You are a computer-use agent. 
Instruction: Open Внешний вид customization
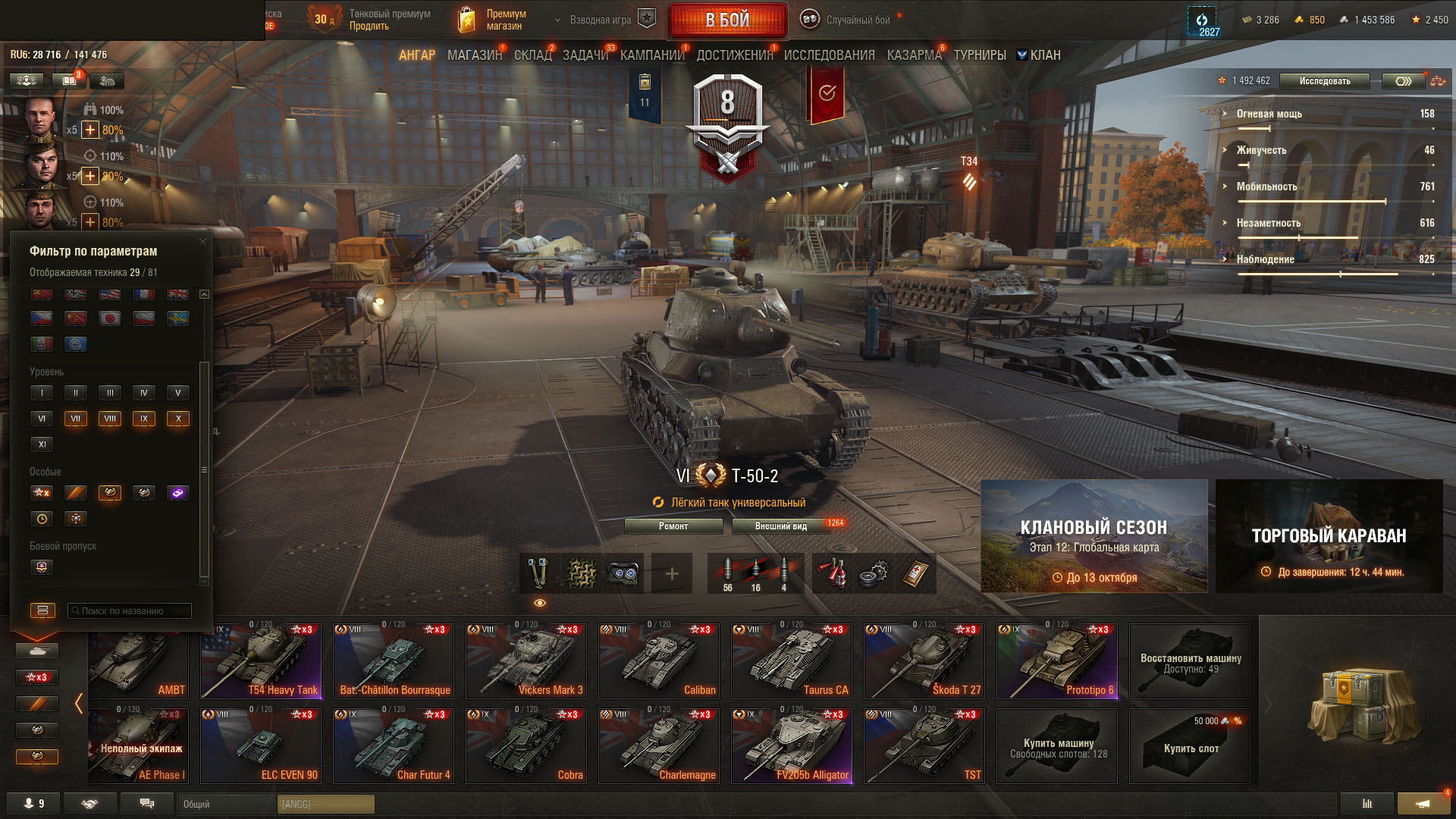780,526
